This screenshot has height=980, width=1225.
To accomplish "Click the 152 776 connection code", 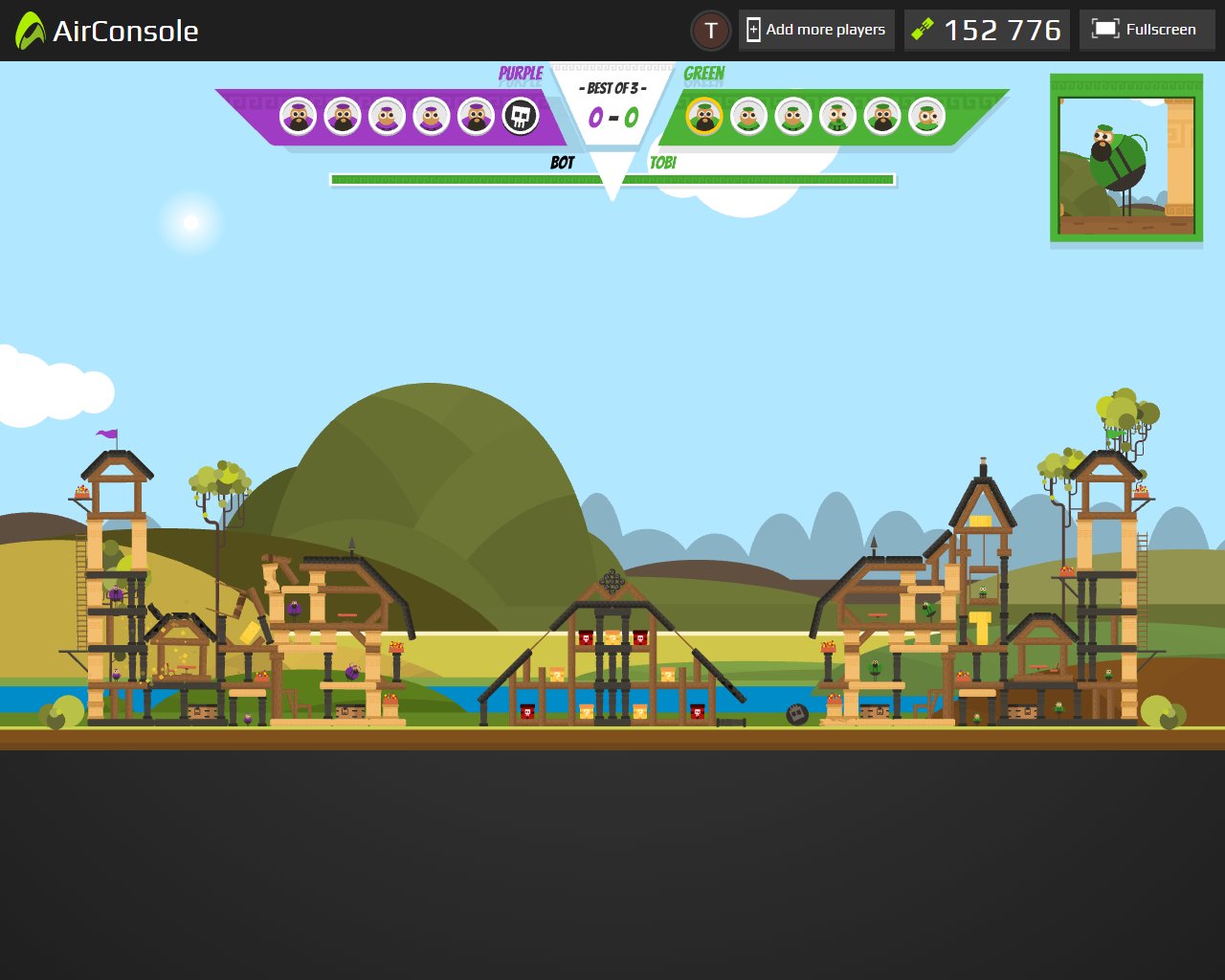I will tap(987, 31).
